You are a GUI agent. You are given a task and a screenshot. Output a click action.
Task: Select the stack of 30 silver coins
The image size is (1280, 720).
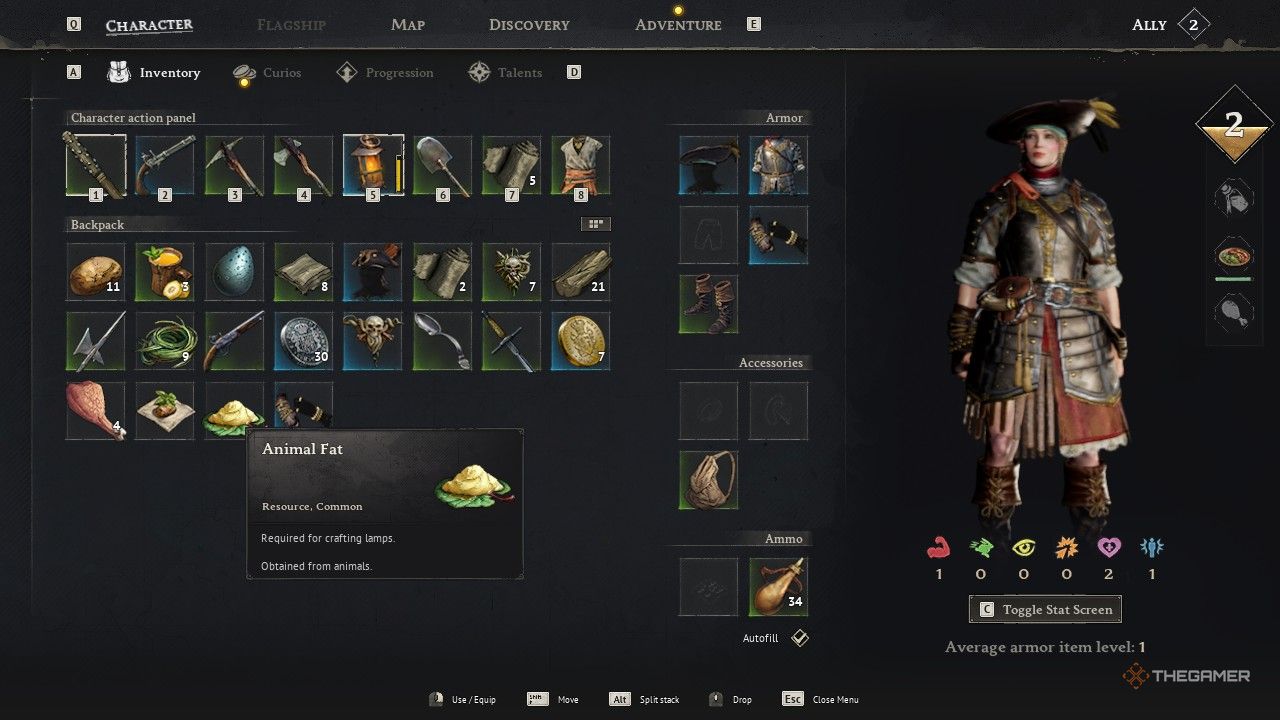click(x=303, y=341)
